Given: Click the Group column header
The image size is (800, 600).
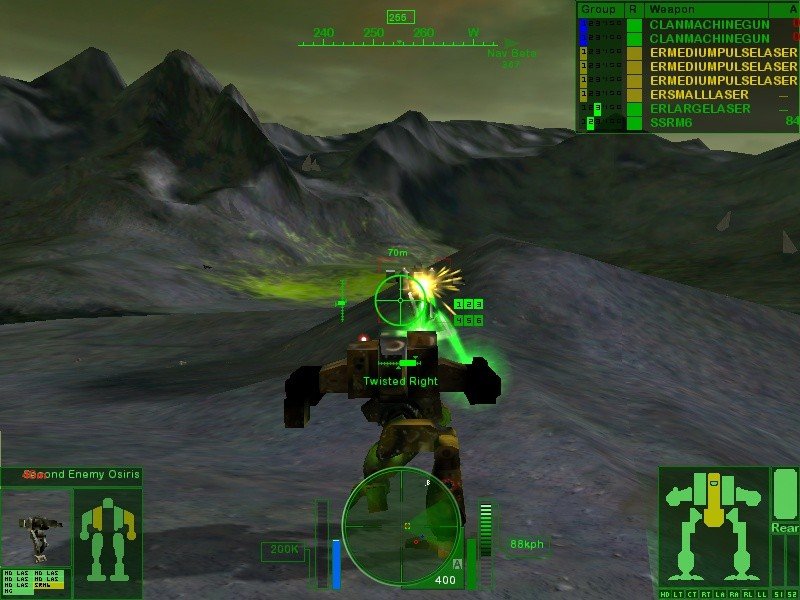Looking at the screenshot, I should pos(600,8).
